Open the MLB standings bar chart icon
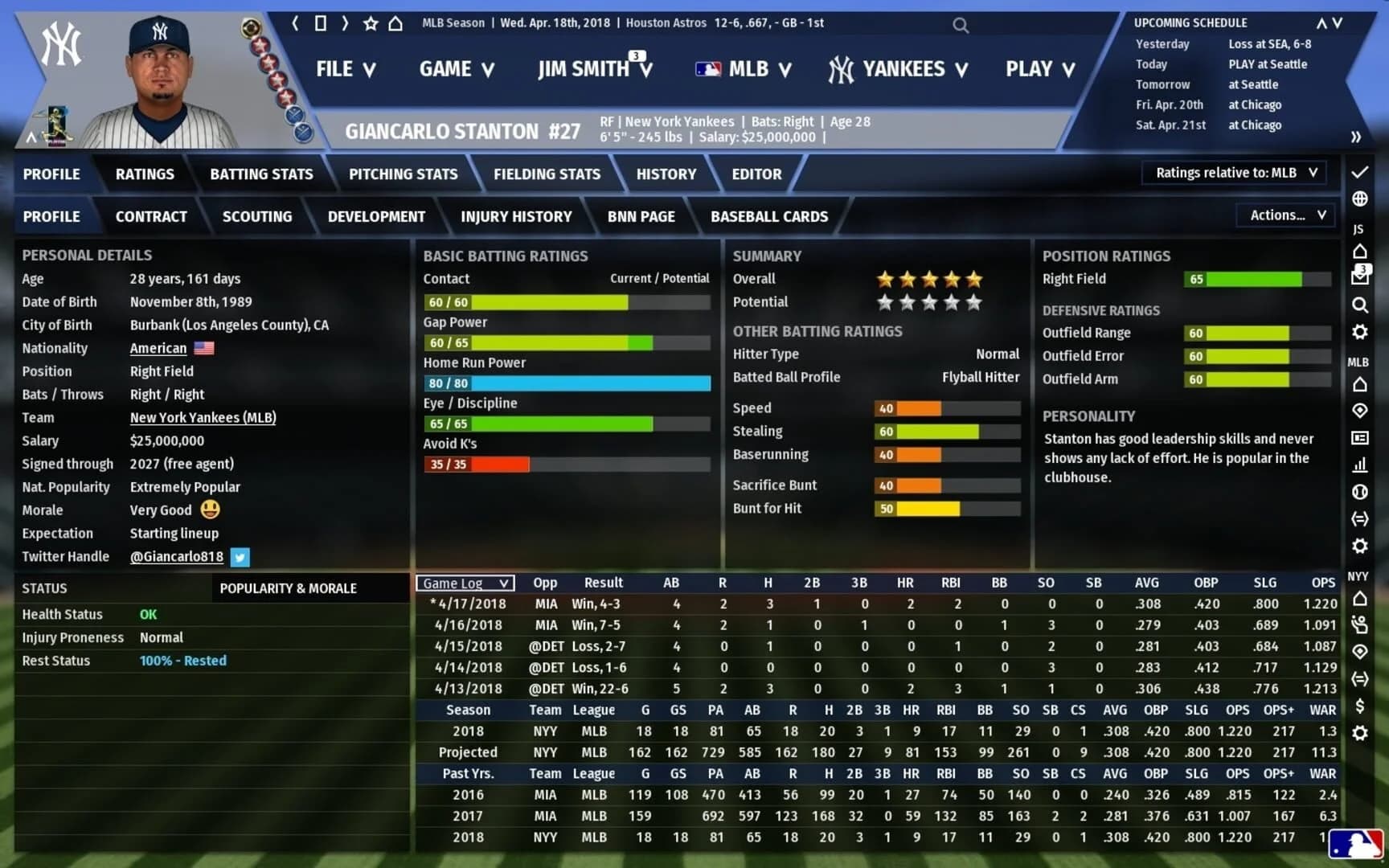The width and height of the screenshot is (1389, 868). (x=1360, y=465)
